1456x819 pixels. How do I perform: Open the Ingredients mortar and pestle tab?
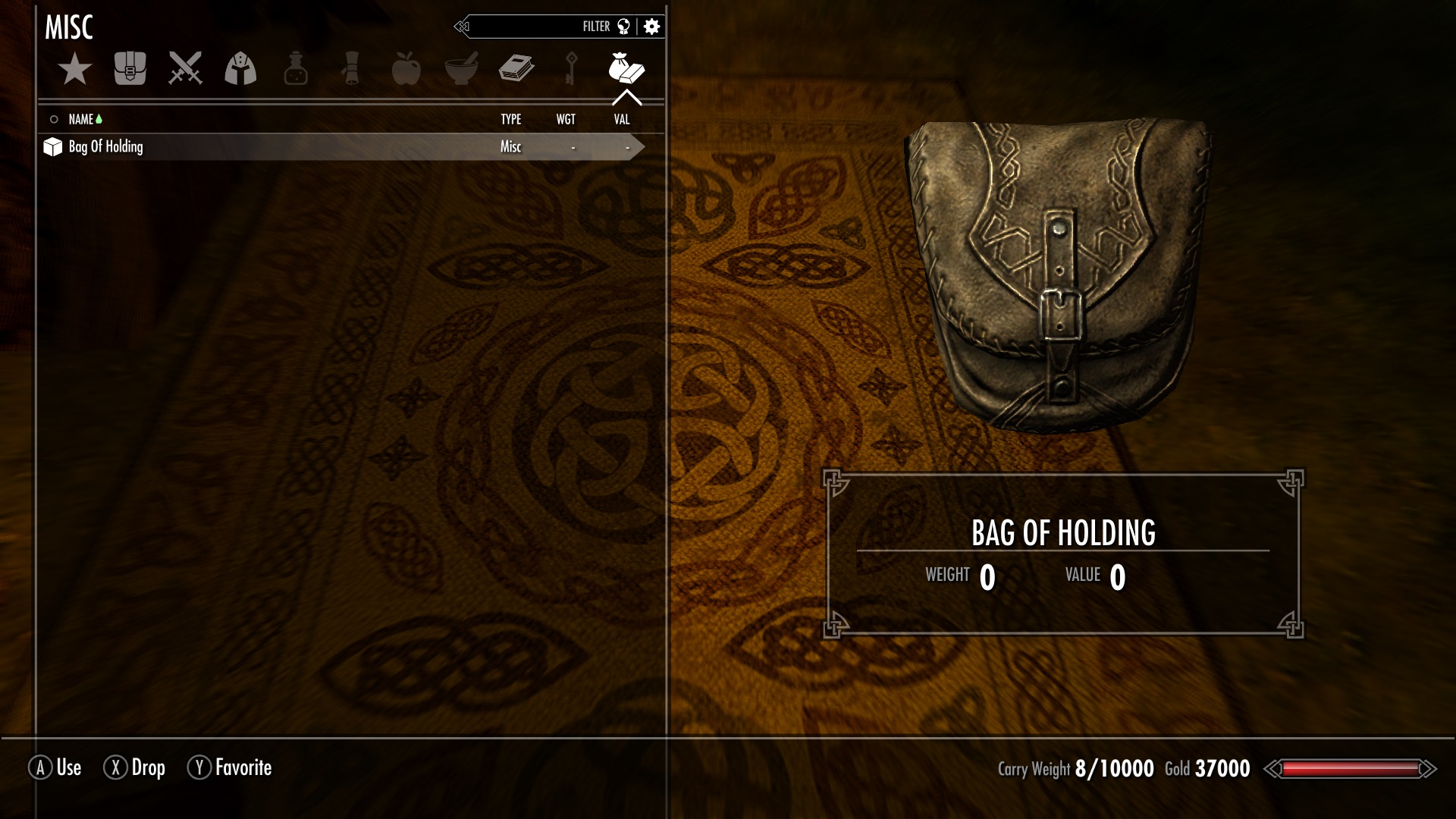pyautogui.click(x=461, y=69)
